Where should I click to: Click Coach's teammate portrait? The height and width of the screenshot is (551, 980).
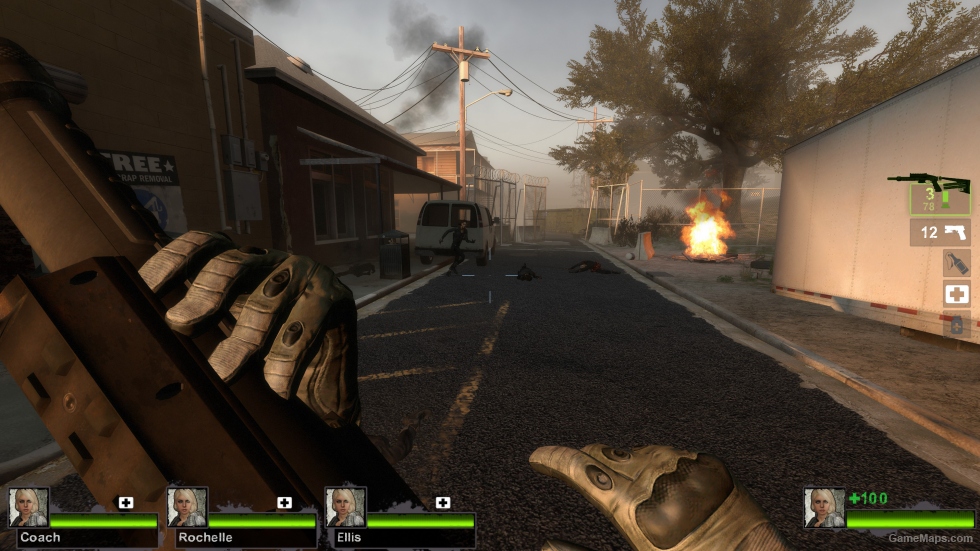pyautogui.click(x=28, y=507)
